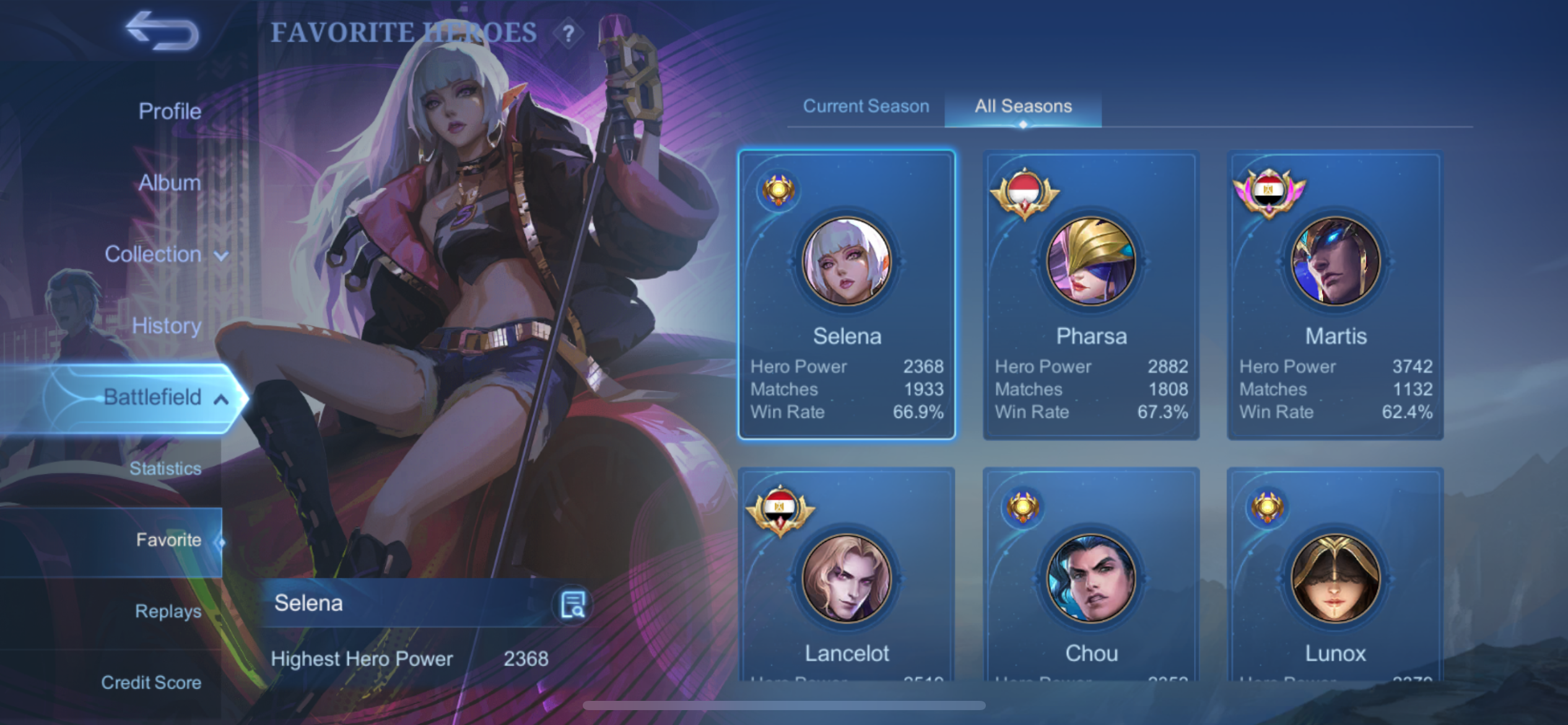This screenshot has width=1568, height=725.
Task: Collapse the Battlefield menu
Action: (165, 397)
